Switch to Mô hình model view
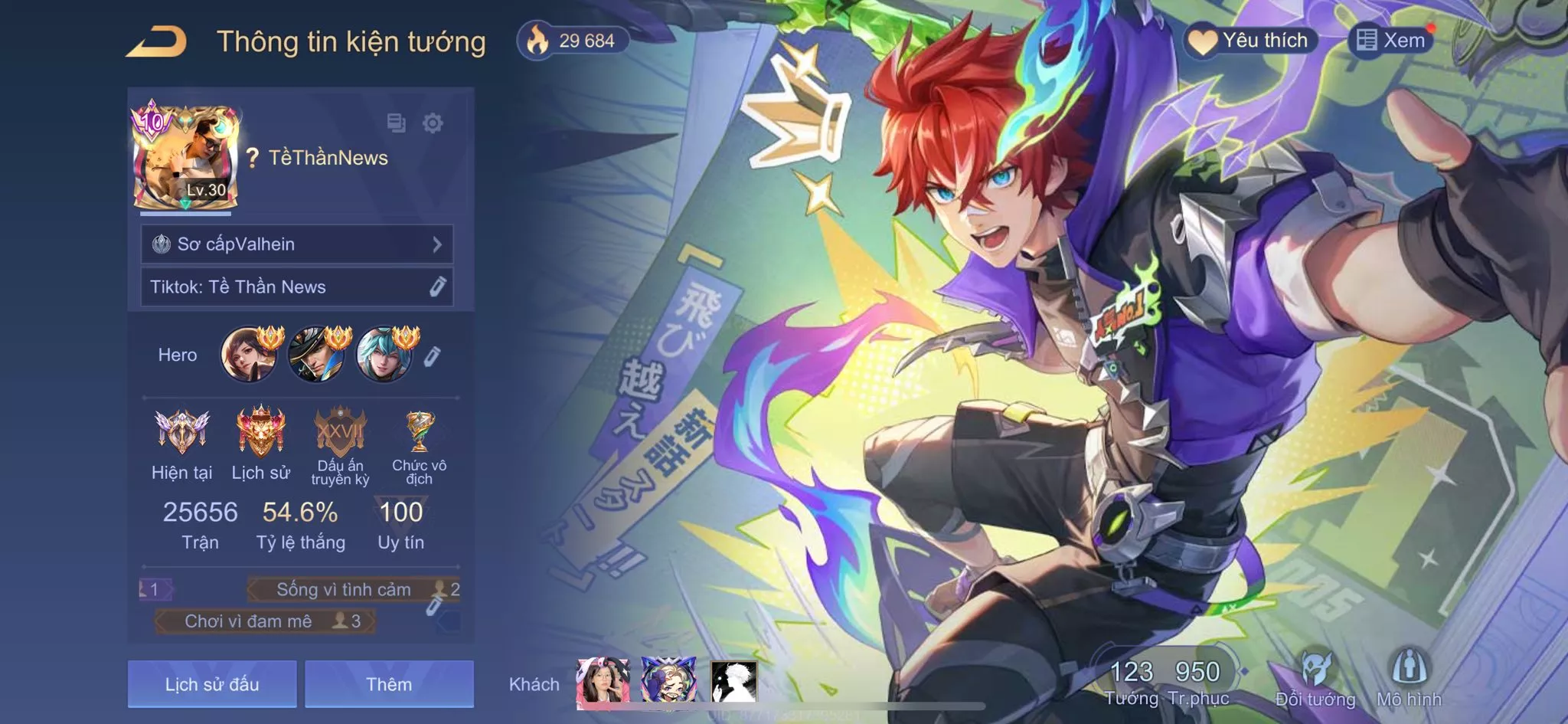The height and width of the screenshot is (724, 1568). (1409, 678)
